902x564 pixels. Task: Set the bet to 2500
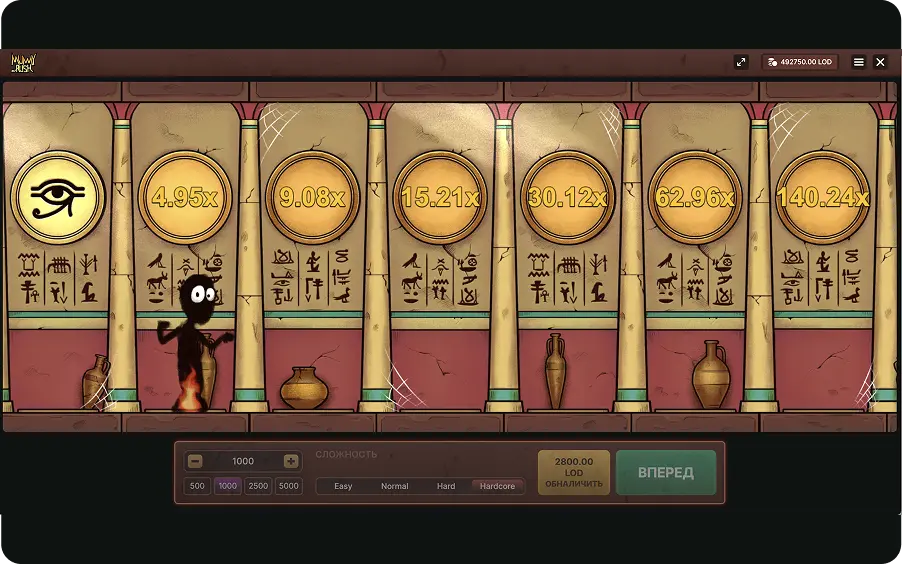258,486
